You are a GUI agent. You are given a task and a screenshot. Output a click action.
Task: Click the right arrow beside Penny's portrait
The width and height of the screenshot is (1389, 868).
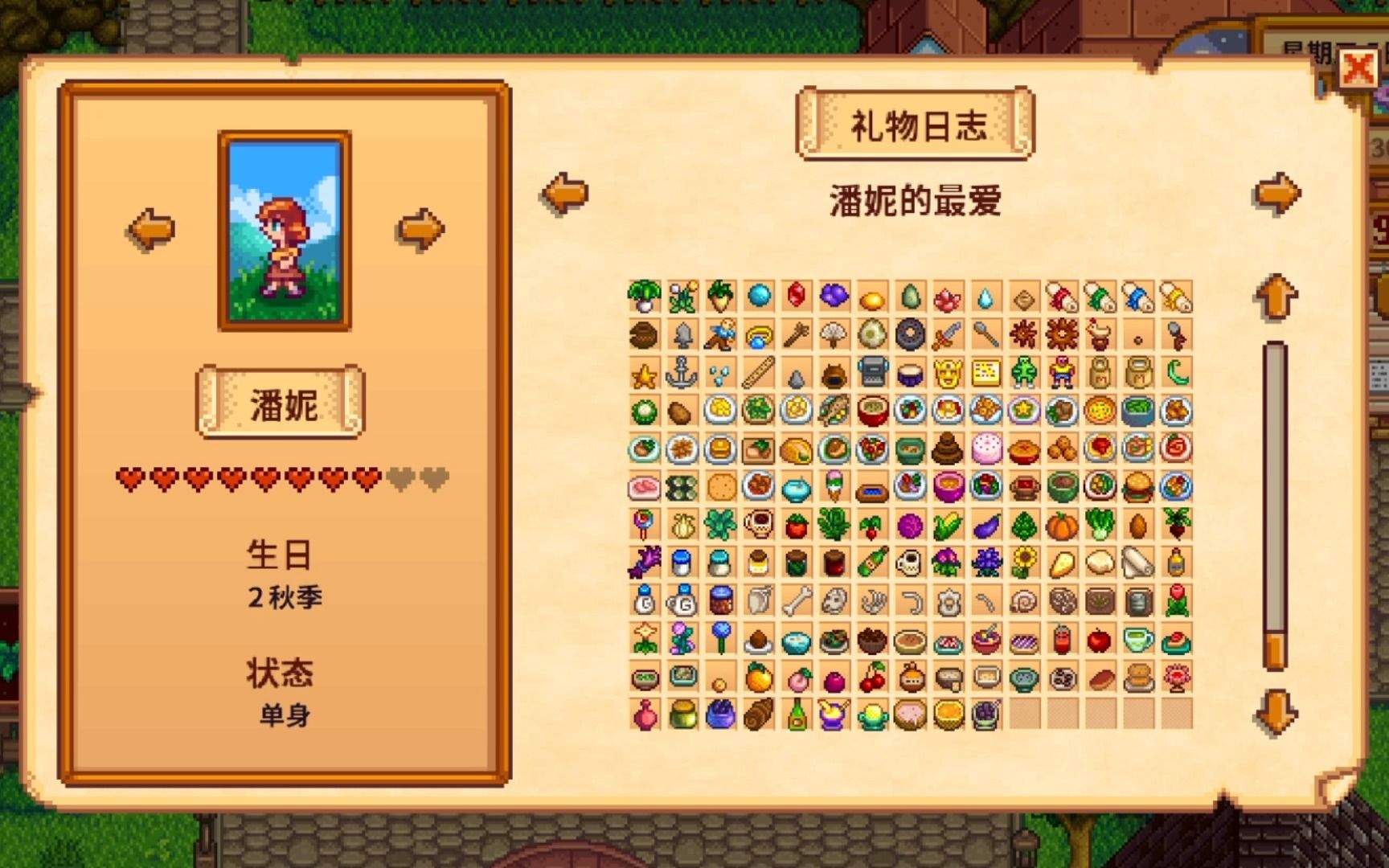tap(417, 228)
